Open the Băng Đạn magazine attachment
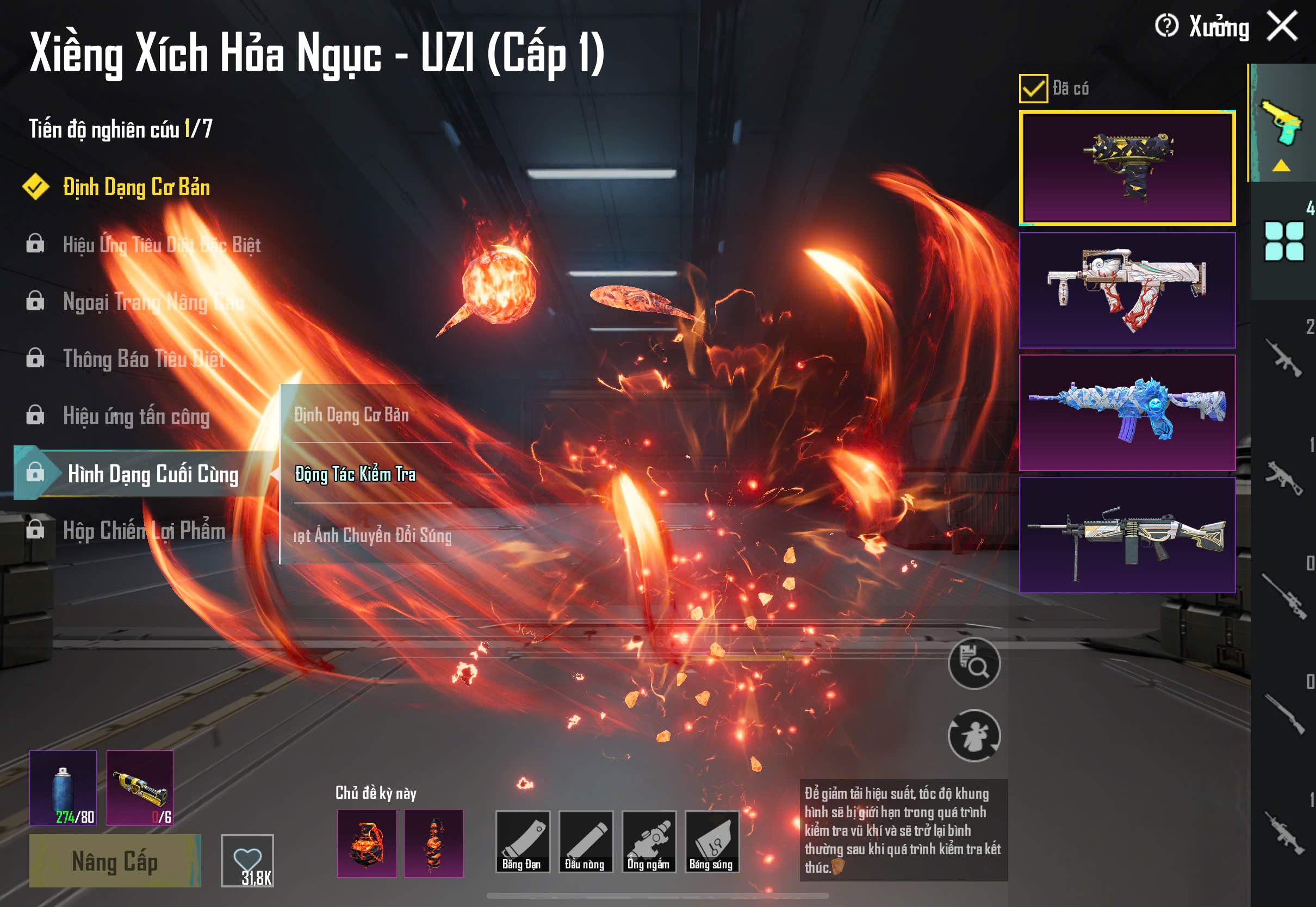1316x907 pixels. pos(522,842)
